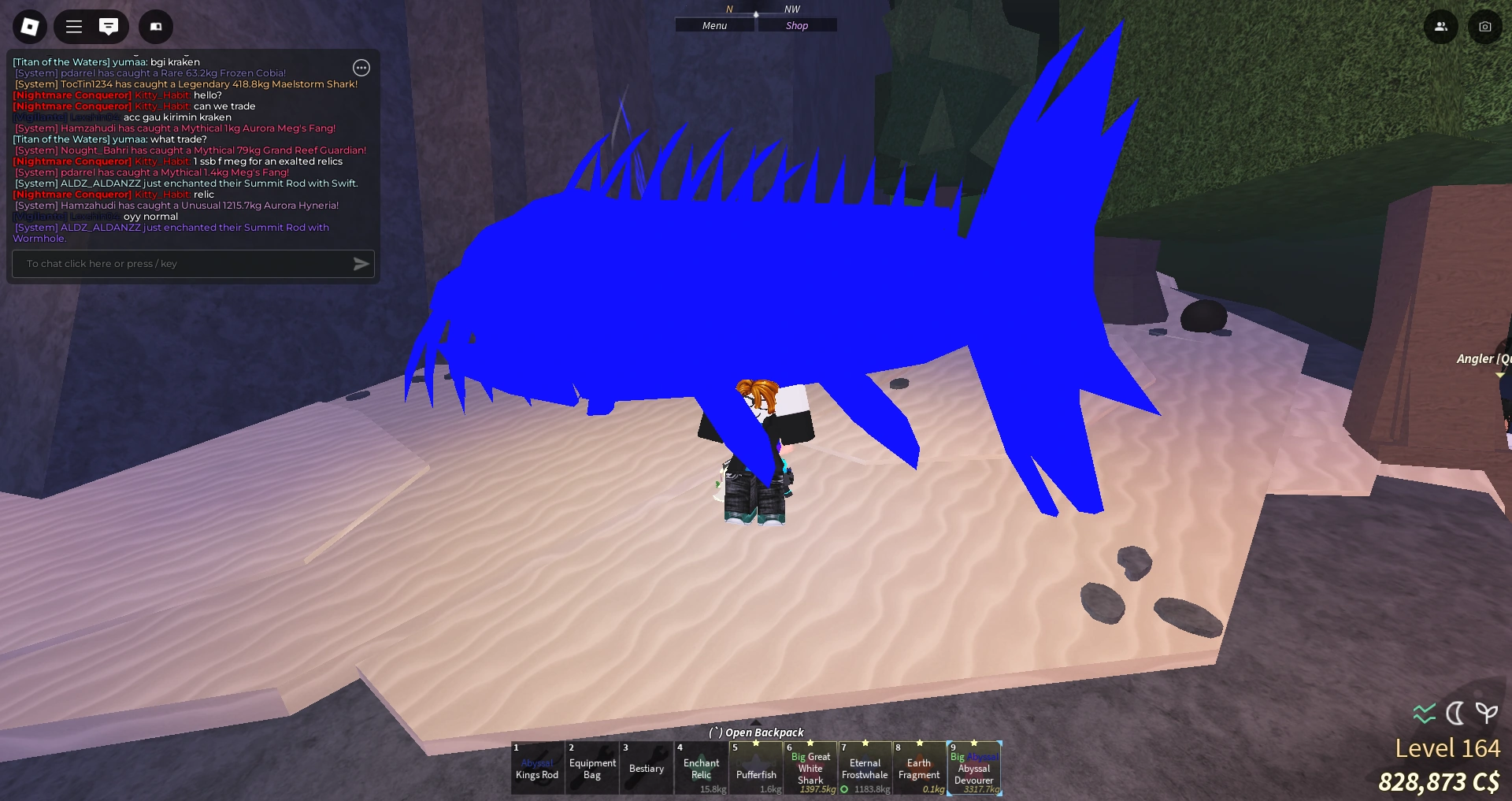Open the Menu tab beside the compass
1512x801 pixels.
pos(714,24)
